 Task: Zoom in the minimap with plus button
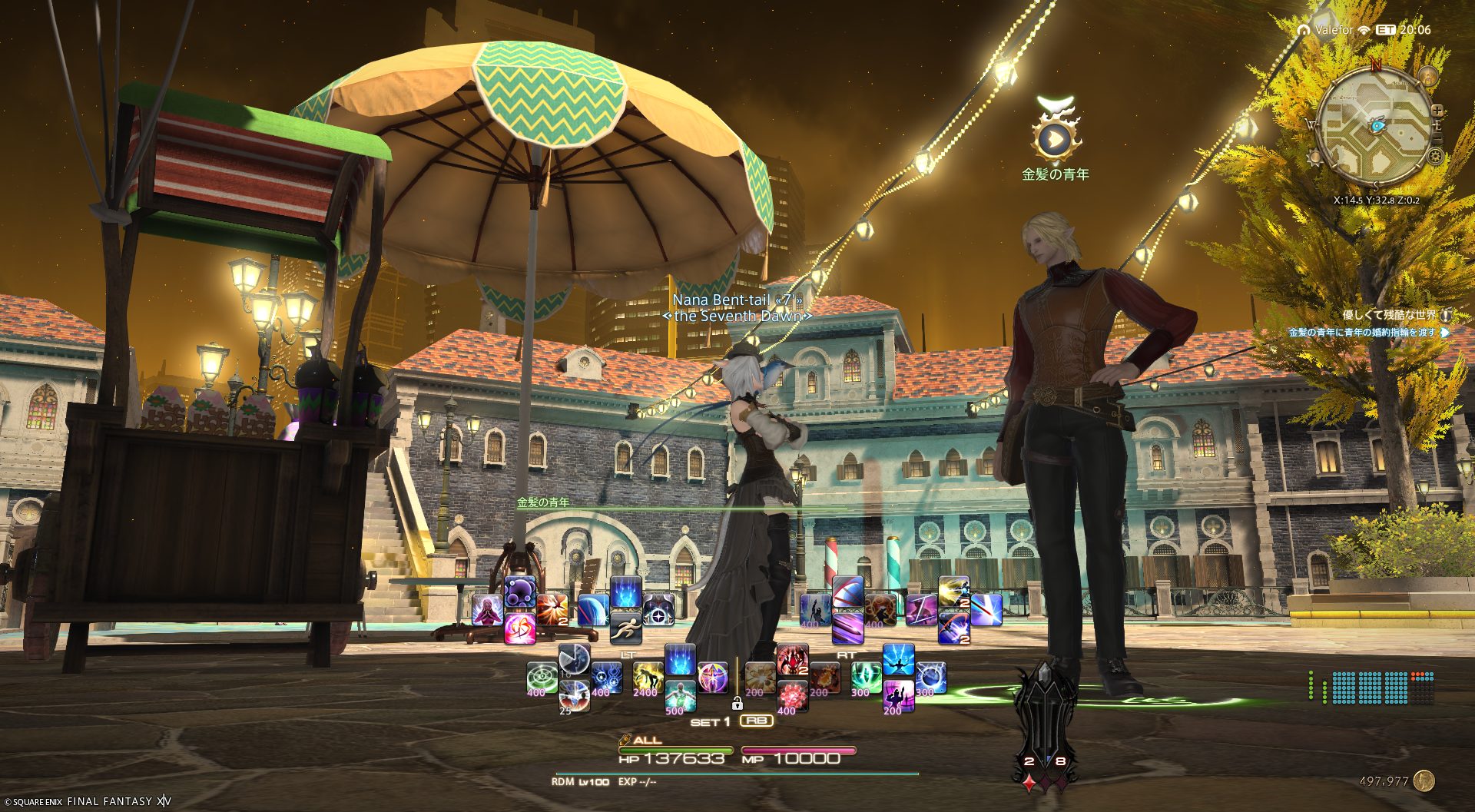click(x=1437, y=111)
